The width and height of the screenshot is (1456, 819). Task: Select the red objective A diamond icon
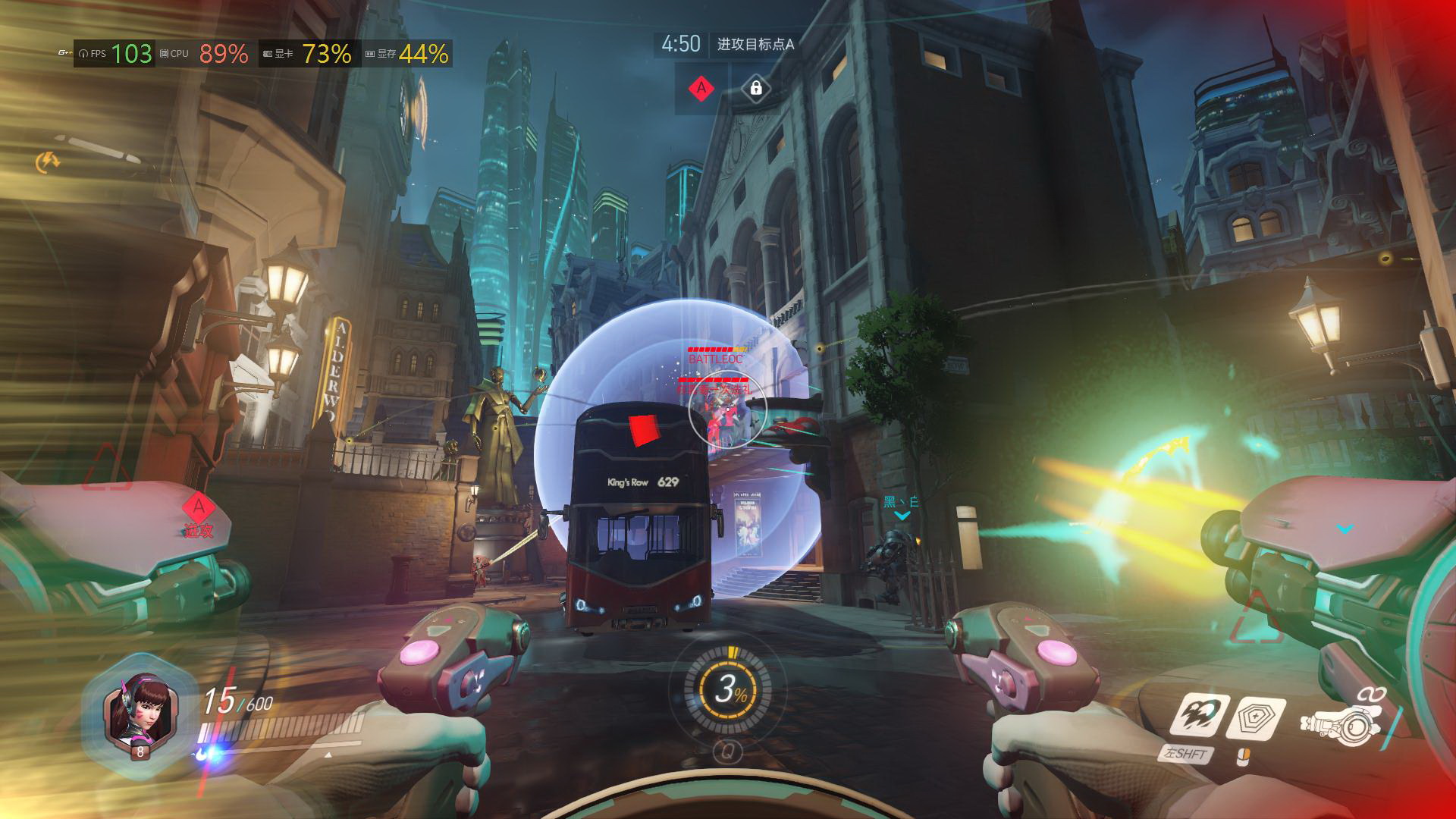(701, 89)
